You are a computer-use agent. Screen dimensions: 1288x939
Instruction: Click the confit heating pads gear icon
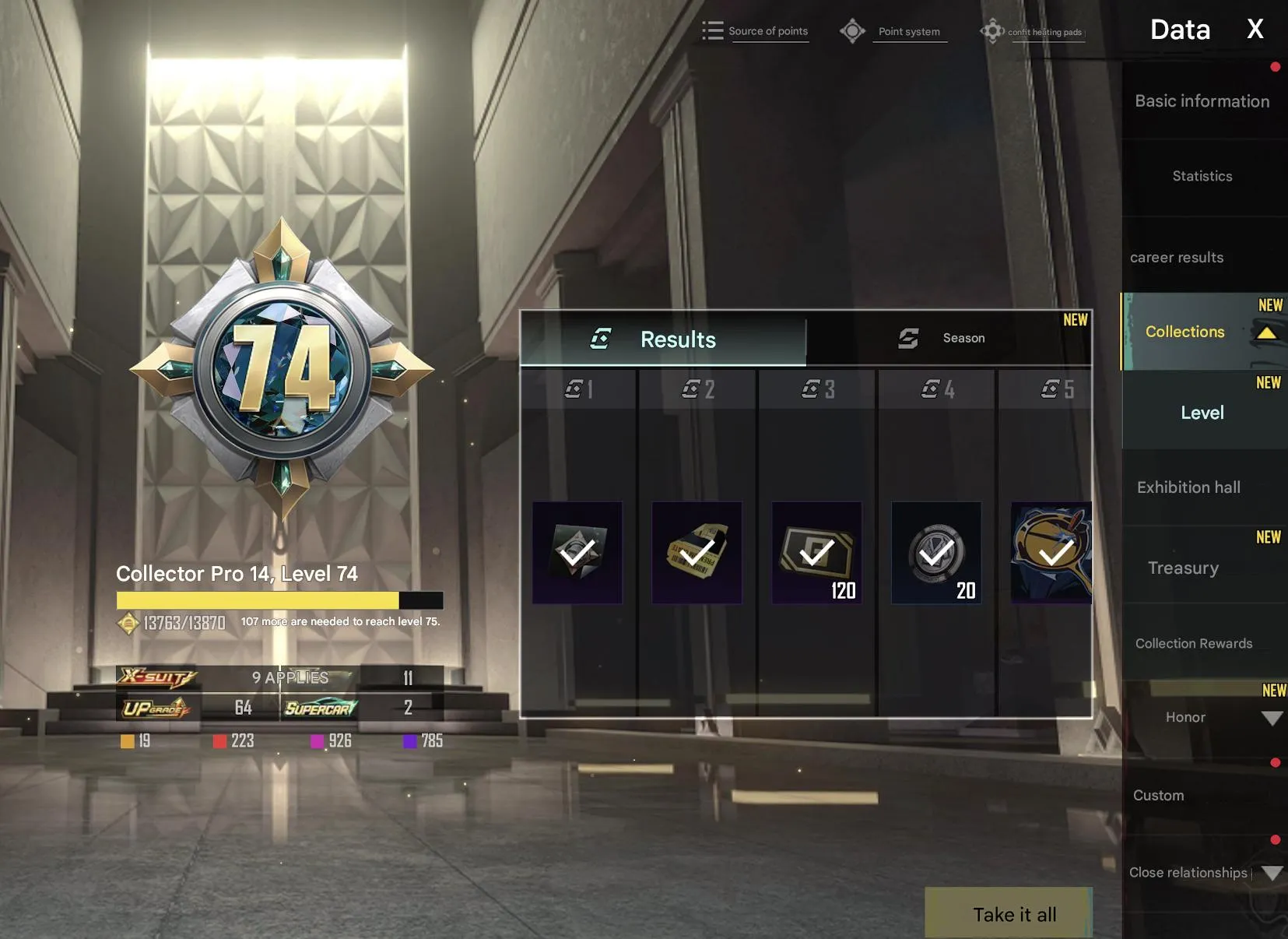coord(993,30)
